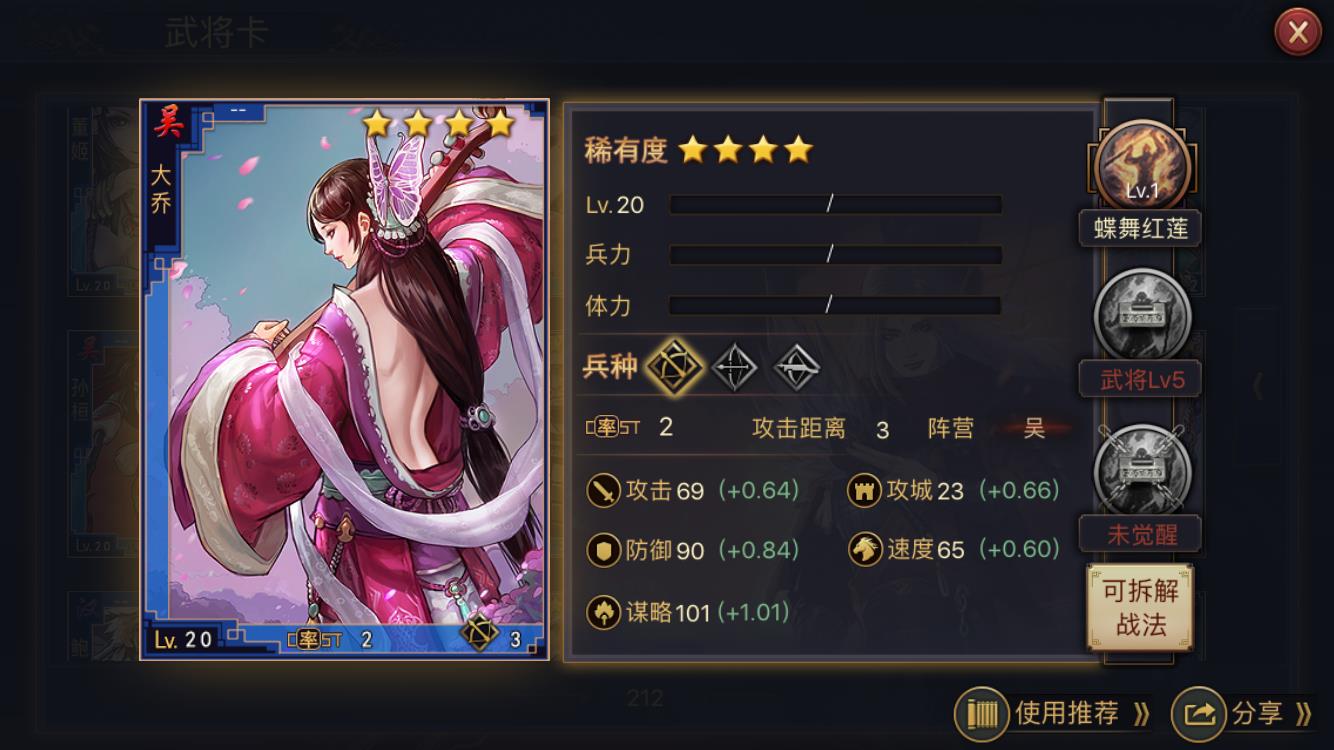Screen dimensions: 1334x750
Task: Open the 蝶舞红莲 skill icon
Action: [1142, 167]
